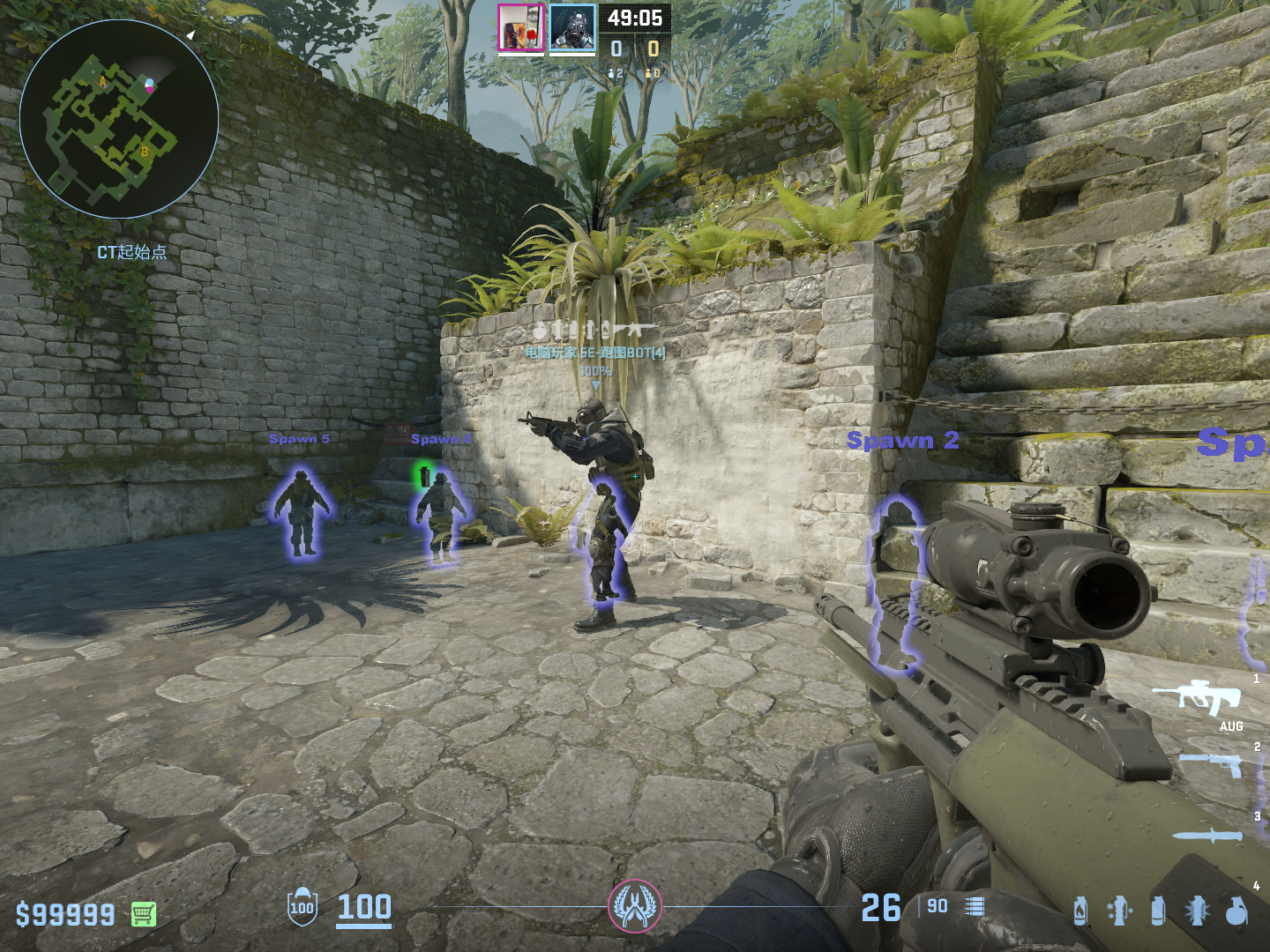Pick the smoke grenade icon
The width and height of the screenshot is (1270, 952).
pyautogui.click(x=1158, y=911)
